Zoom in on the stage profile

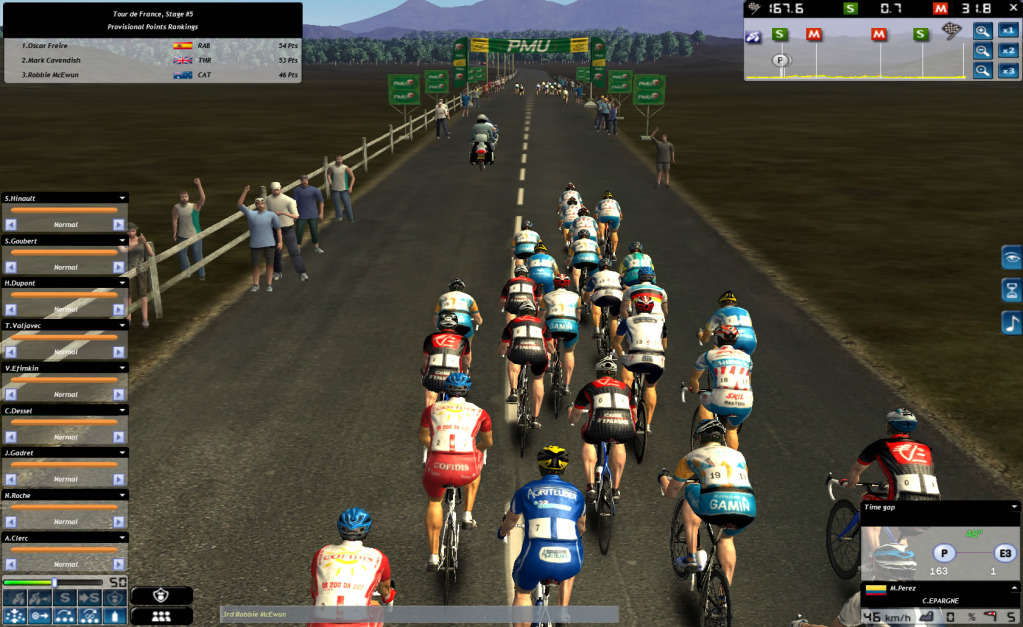[x=983, y=31]
